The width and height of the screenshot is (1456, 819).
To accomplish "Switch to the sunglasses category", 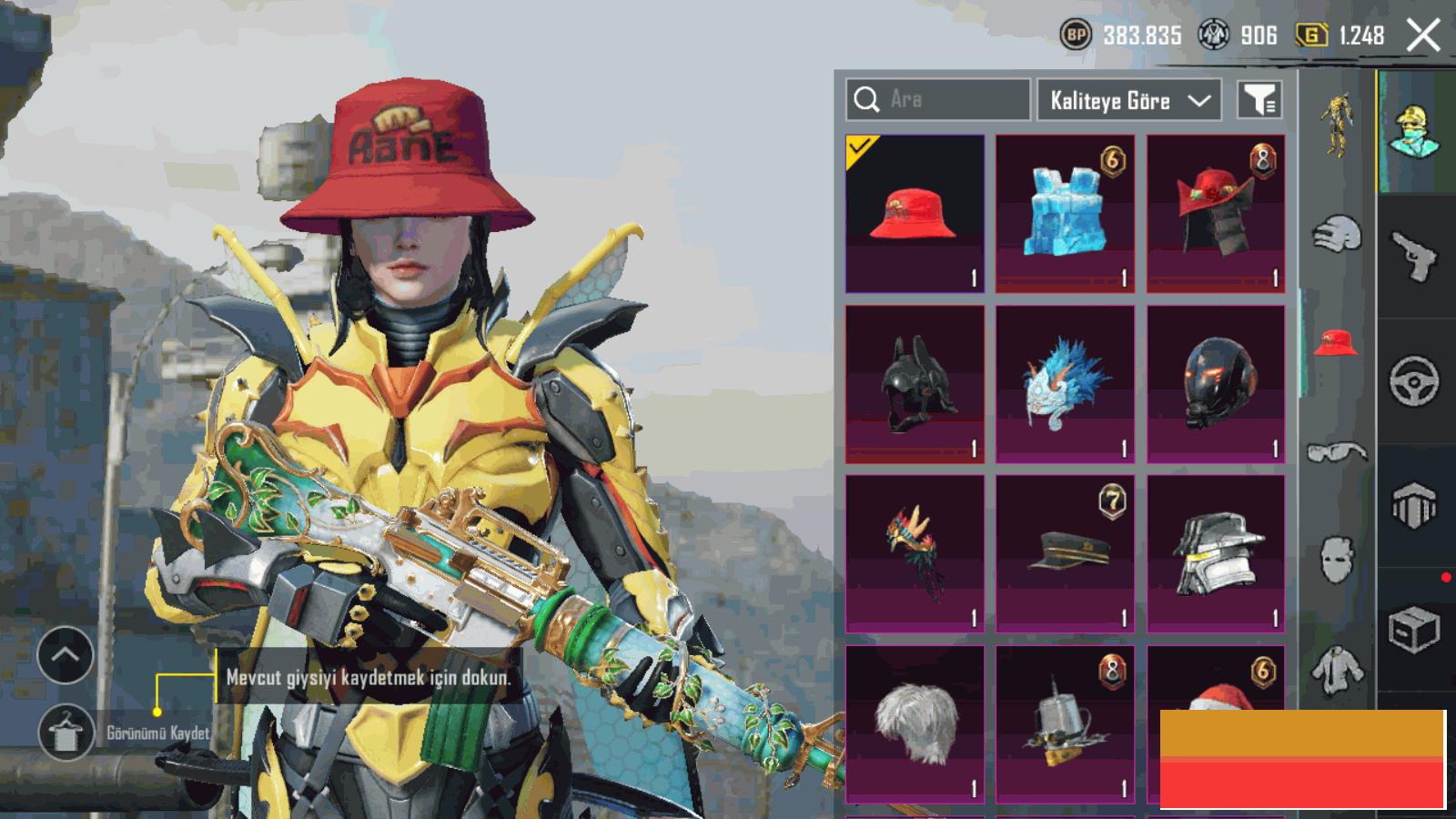I will pos(1337,452).
